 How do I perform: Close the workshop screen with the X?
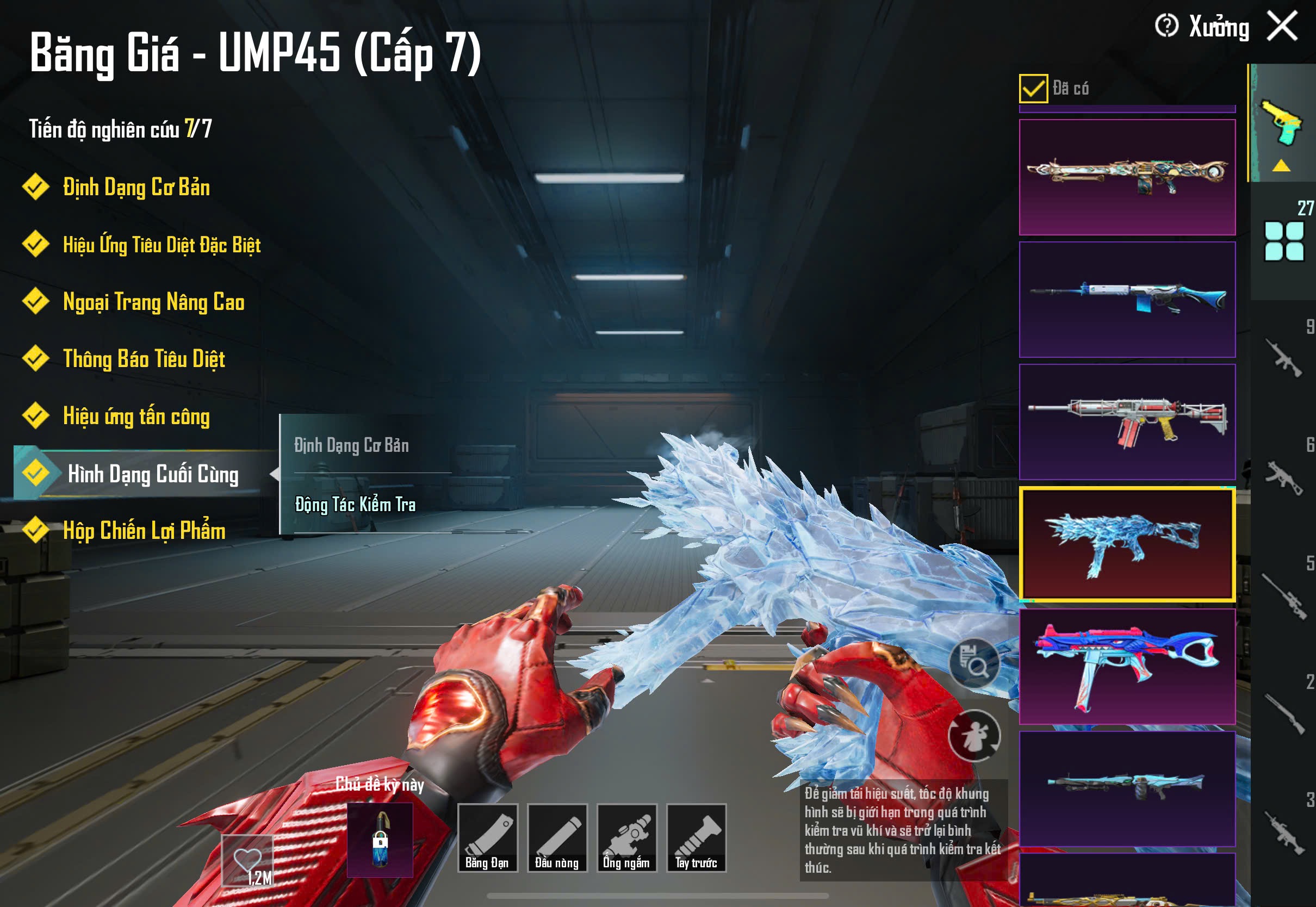point(1282,26)
